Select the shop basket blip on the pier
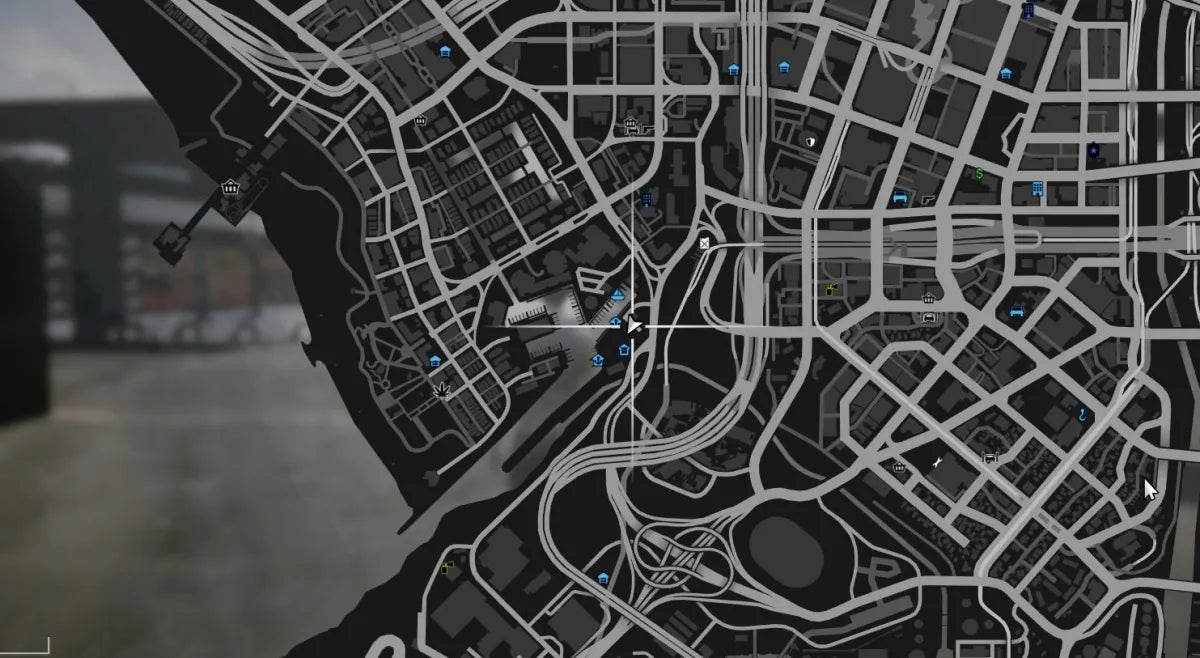This screenshot has height=658, width=1200. pos(231,187)
